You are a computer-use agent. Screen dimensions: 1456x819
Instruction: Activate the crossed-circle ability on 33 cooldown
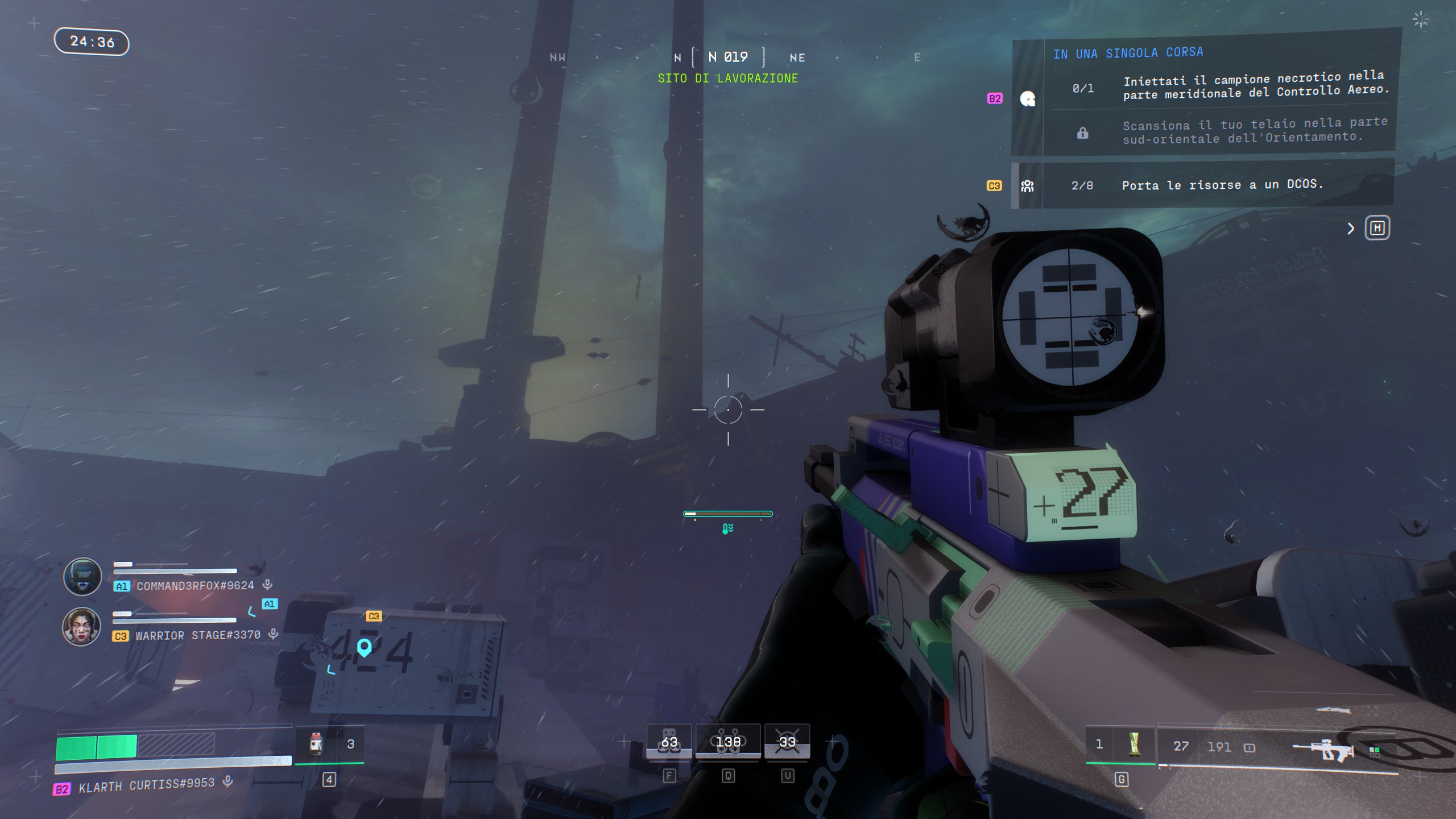click(x=787, y=742)
